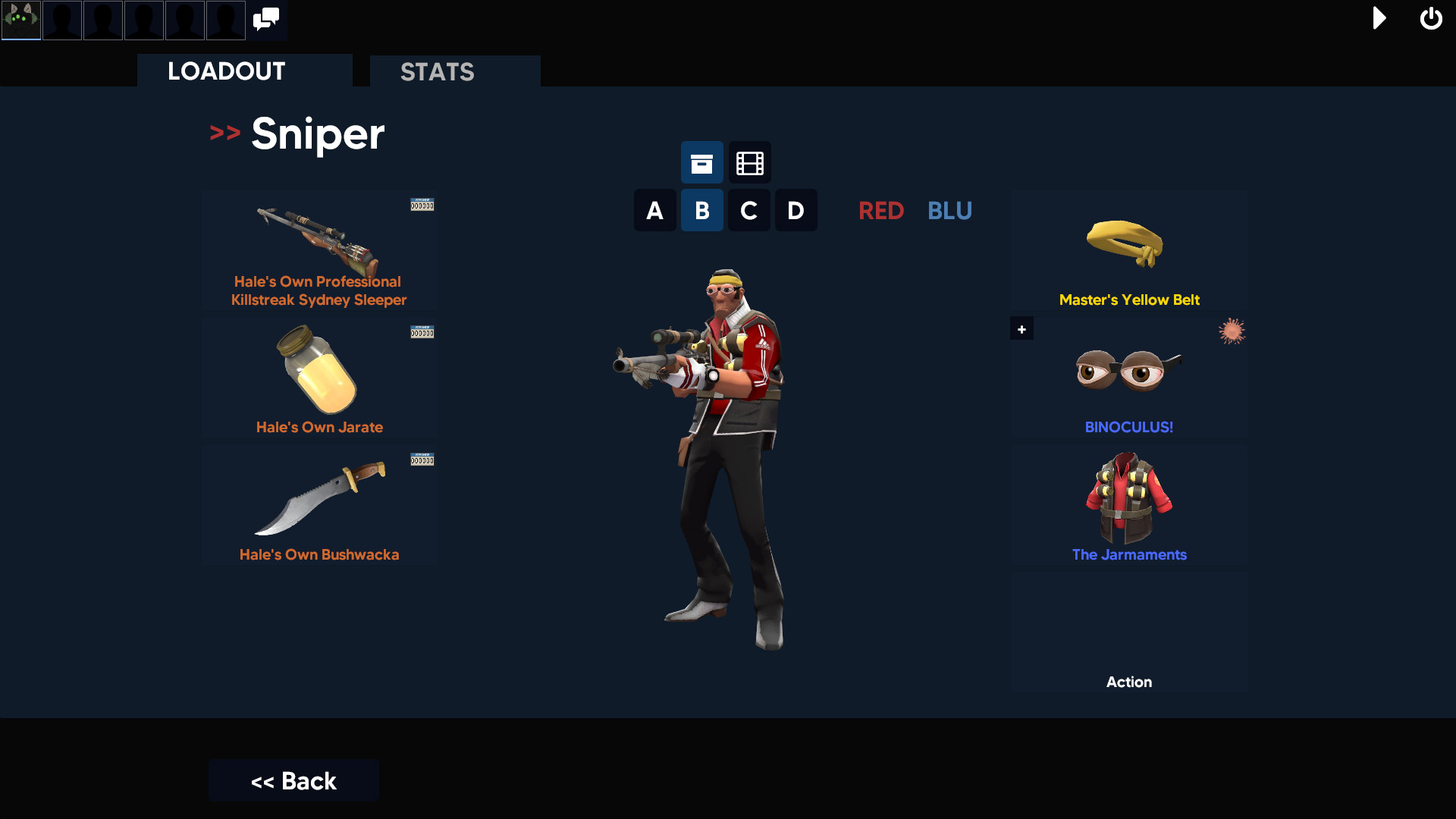Select the cat avatar player slot
The width and height of the screenshot is (1456, 819).
[x=20, y=20]
